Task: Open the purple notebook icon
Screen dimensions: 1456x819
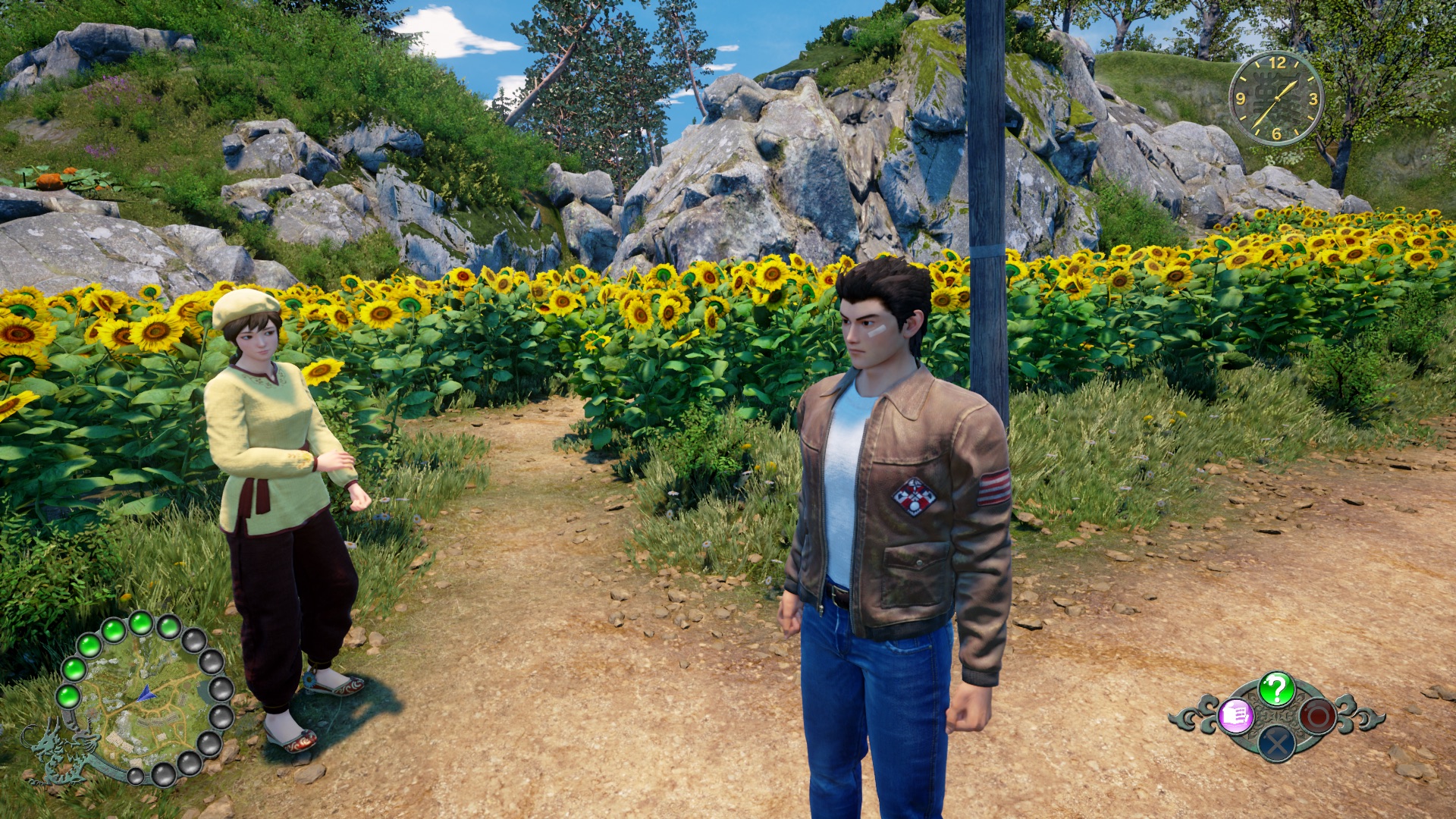Action: click(1235, 715)
